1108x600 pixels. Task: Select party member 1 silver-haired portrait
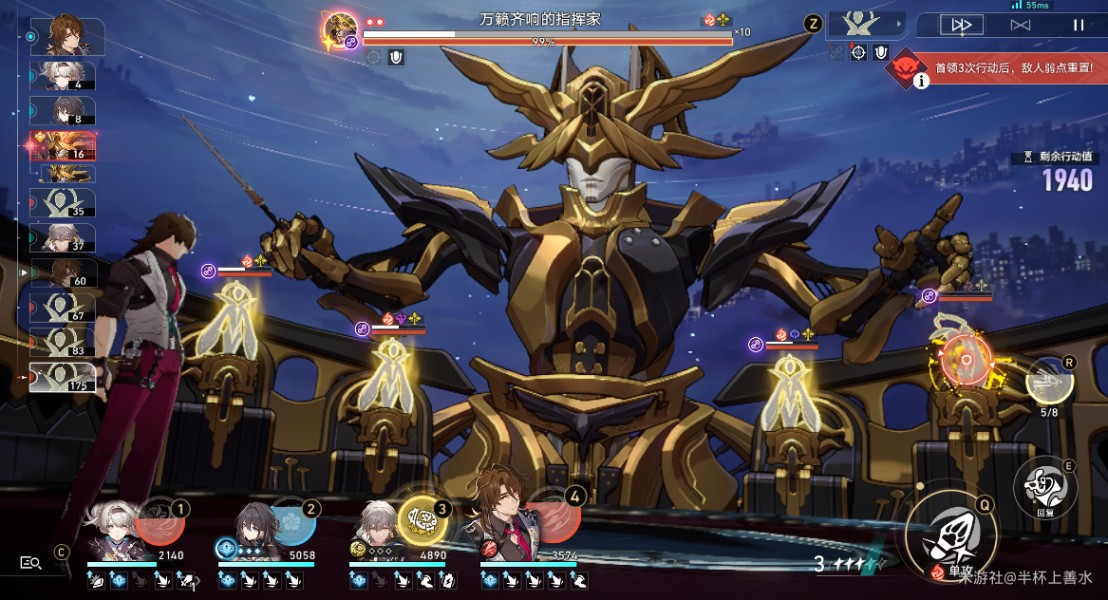pos(109,529)
